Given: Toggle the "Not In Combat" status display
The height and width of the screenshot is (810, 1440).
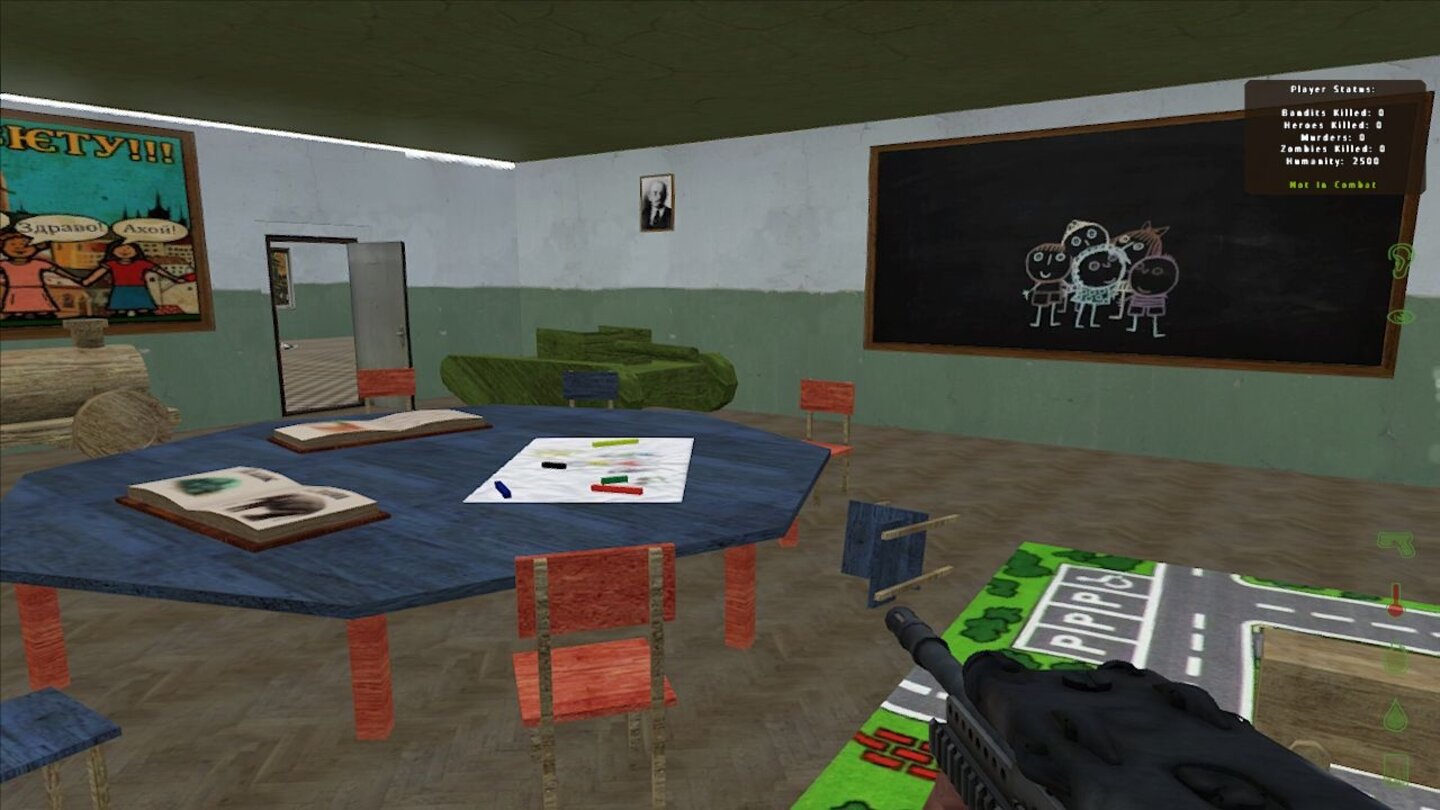Looking at the screenshot, I should (1334, 185).
